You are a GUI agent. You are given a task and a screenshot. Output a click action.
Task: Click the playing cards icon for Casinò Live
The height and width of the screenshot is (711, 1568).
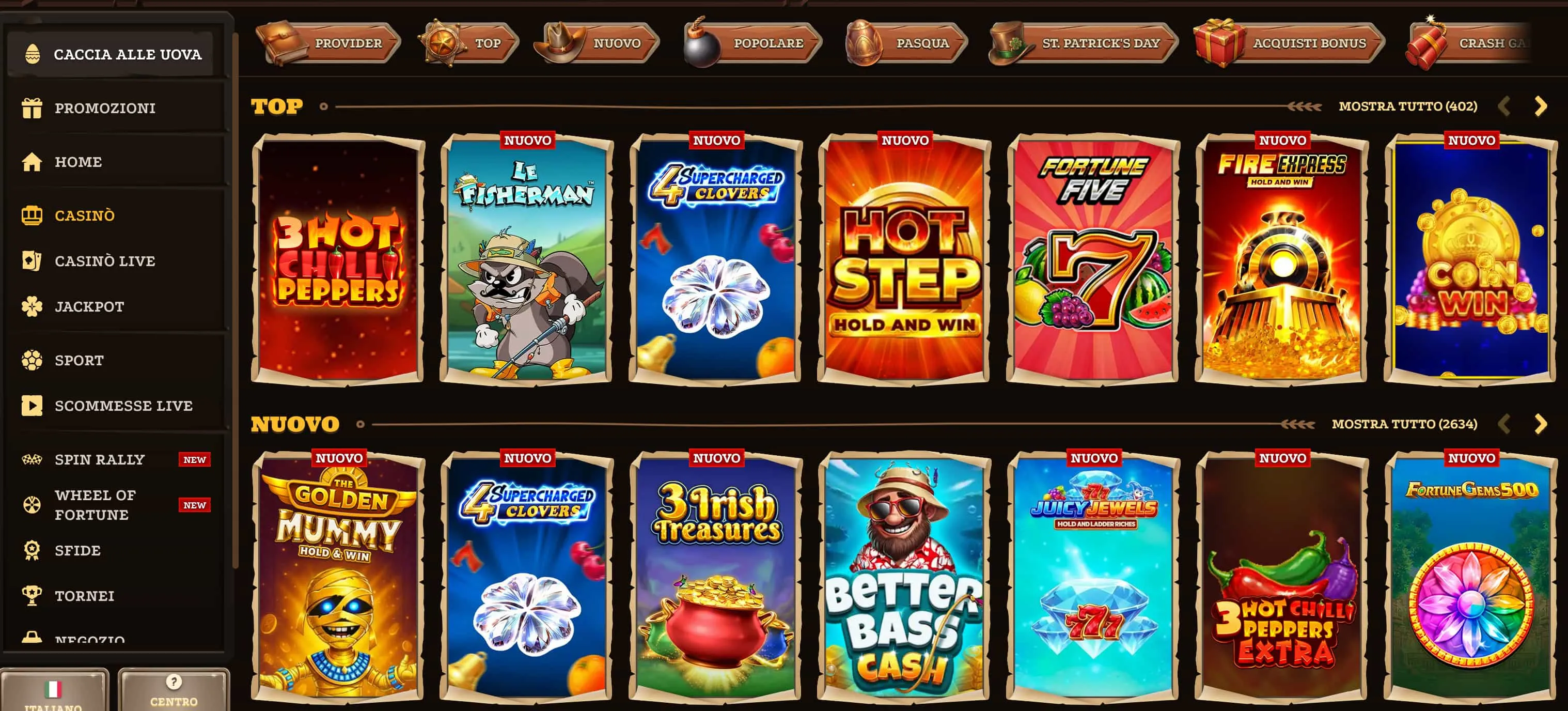coord(32,260)
